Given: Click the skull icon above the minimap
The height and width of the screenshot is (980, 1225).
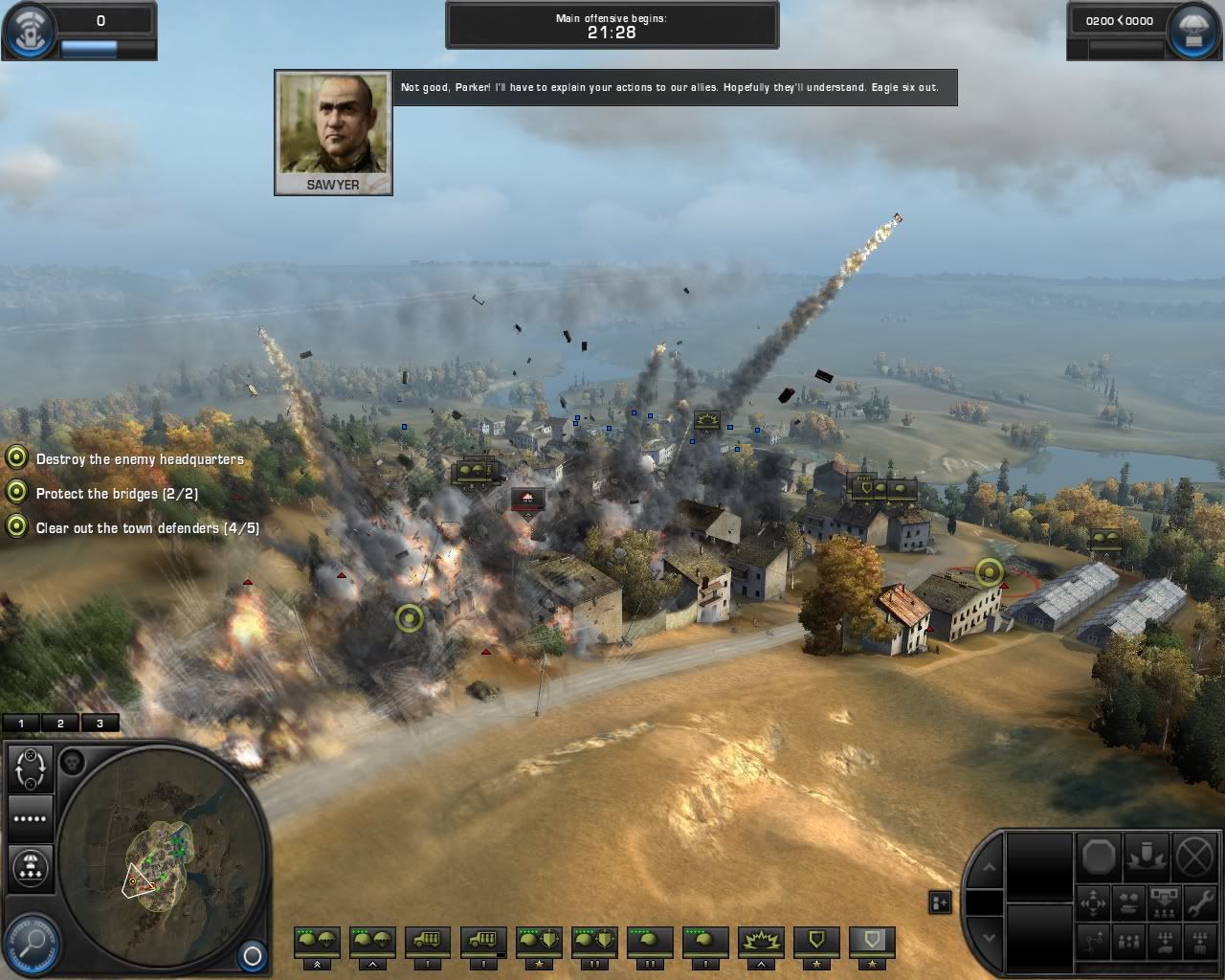Looking at the screenshot, I should pyautogui.click(x=74, y=761).
